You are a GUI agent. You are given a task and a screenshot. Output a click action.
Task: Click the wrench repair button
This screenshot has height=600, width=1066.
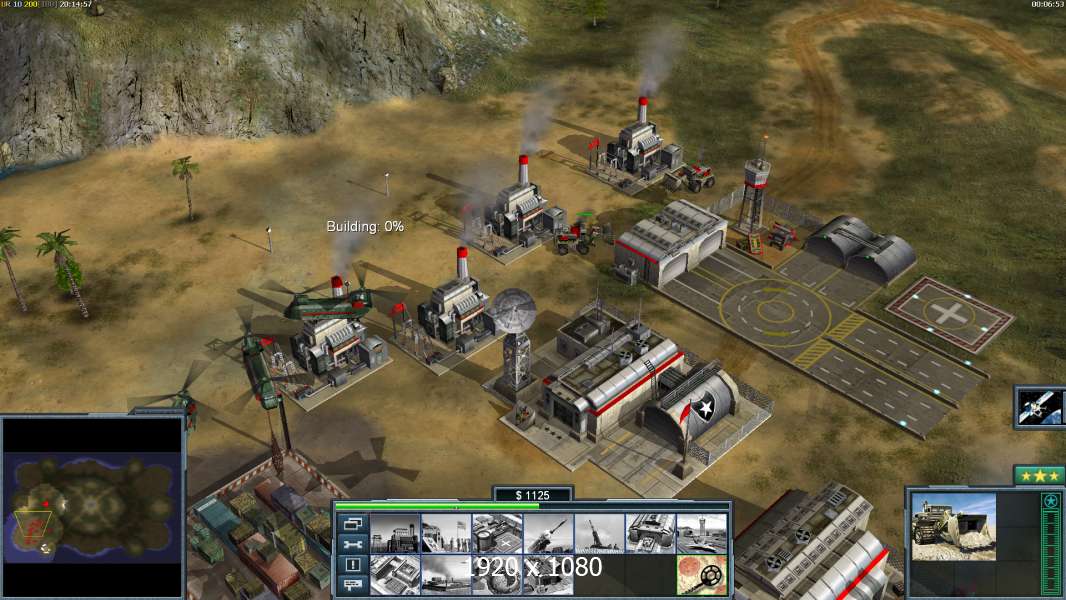tap(353, 544)
